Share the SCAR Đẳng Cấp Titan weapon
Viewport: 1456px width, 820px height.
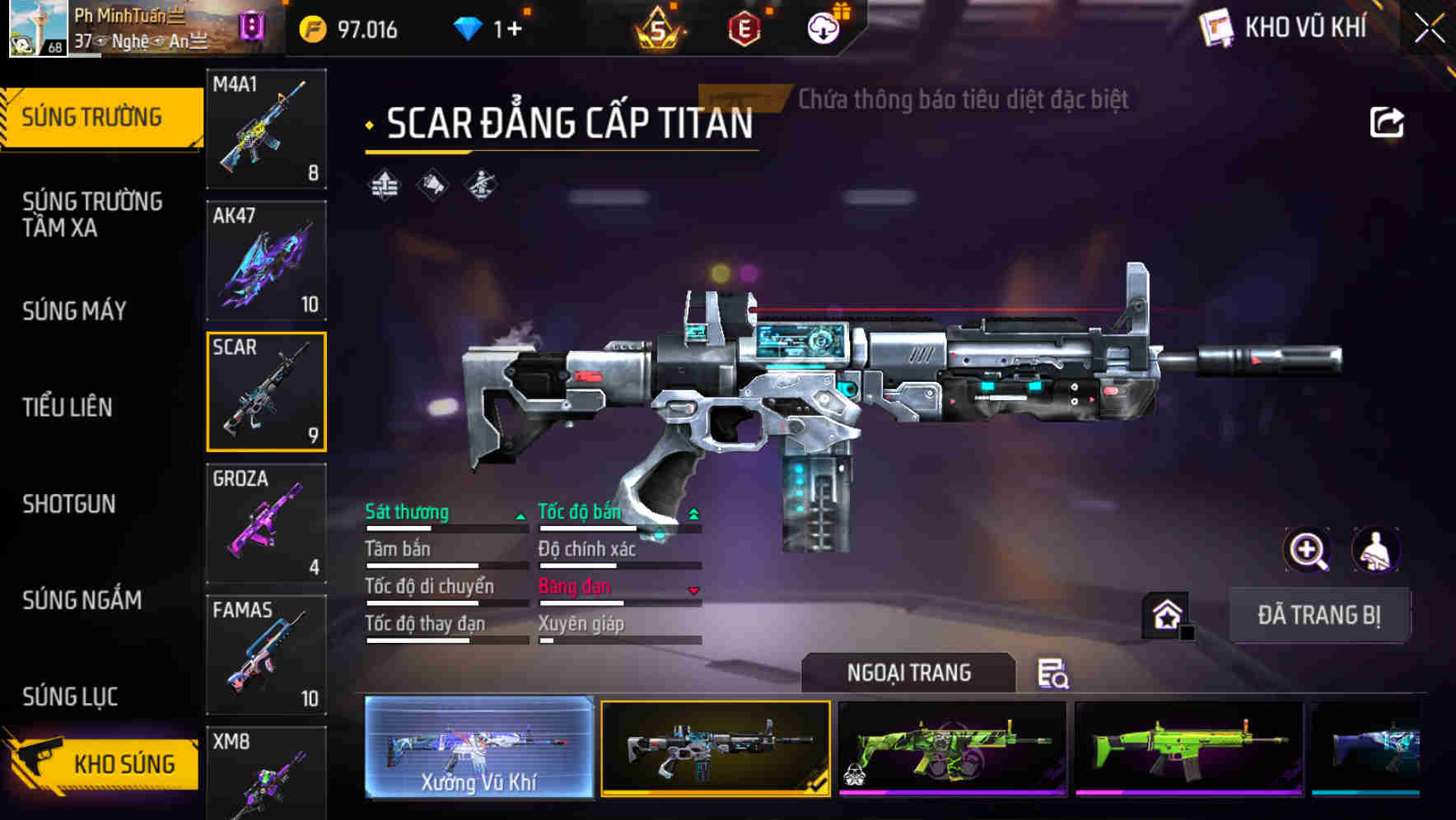(x=1386, y=121)
